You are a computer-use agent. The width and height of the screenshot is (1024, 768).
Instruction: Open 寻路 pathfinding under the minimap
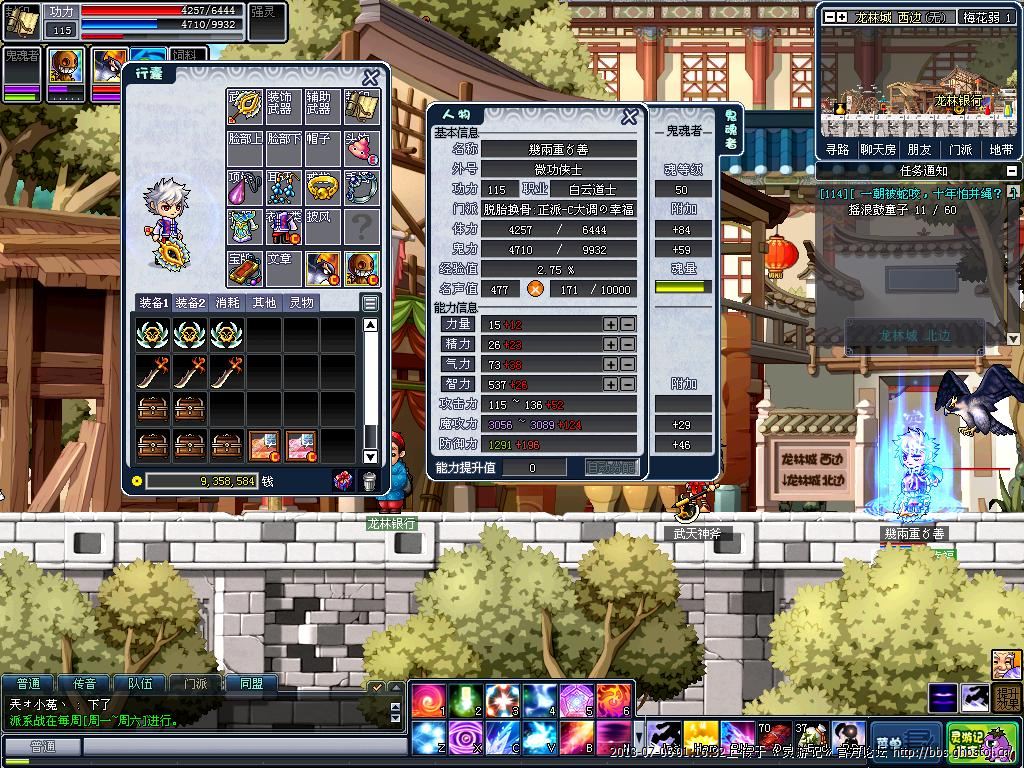point(837,150)
